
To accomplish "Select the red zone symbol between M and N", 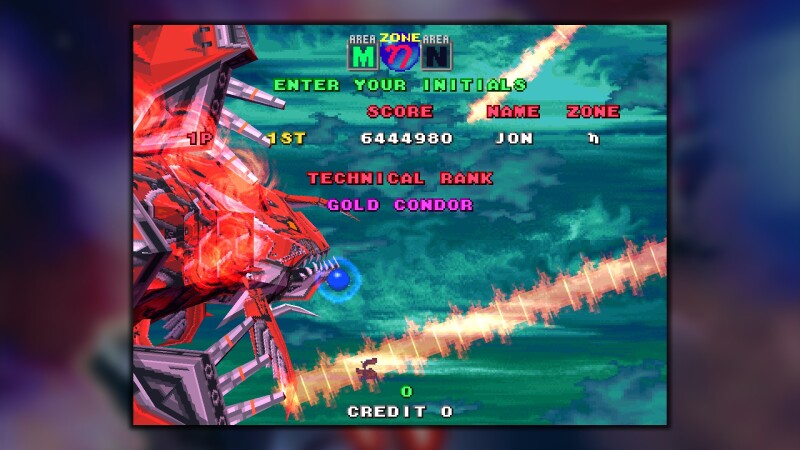I will 399,56.
